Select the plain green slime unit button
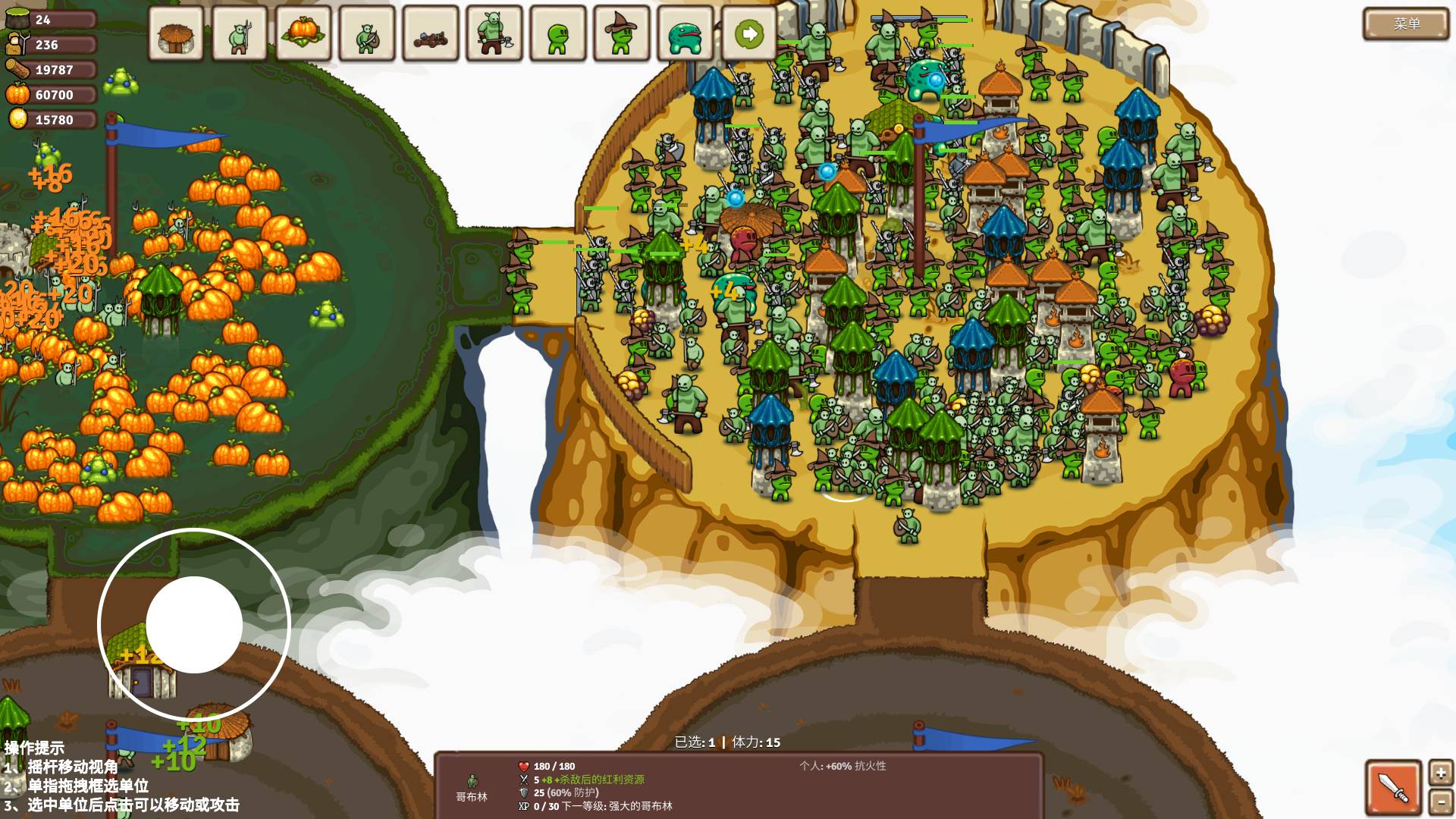1456x819 pixels. [x=558, y=34]
